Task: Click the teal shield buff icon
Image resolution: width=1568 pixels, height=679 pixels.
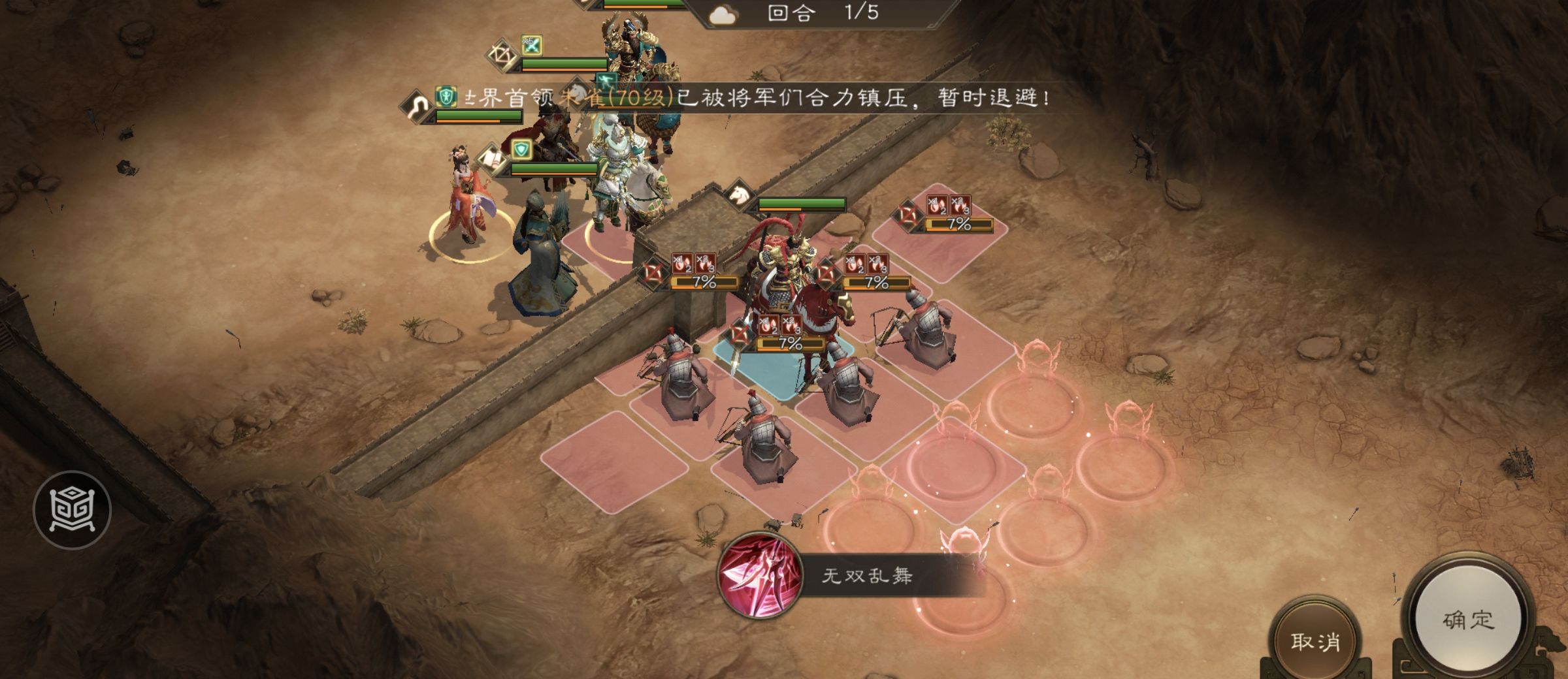Action: (522, 149)
